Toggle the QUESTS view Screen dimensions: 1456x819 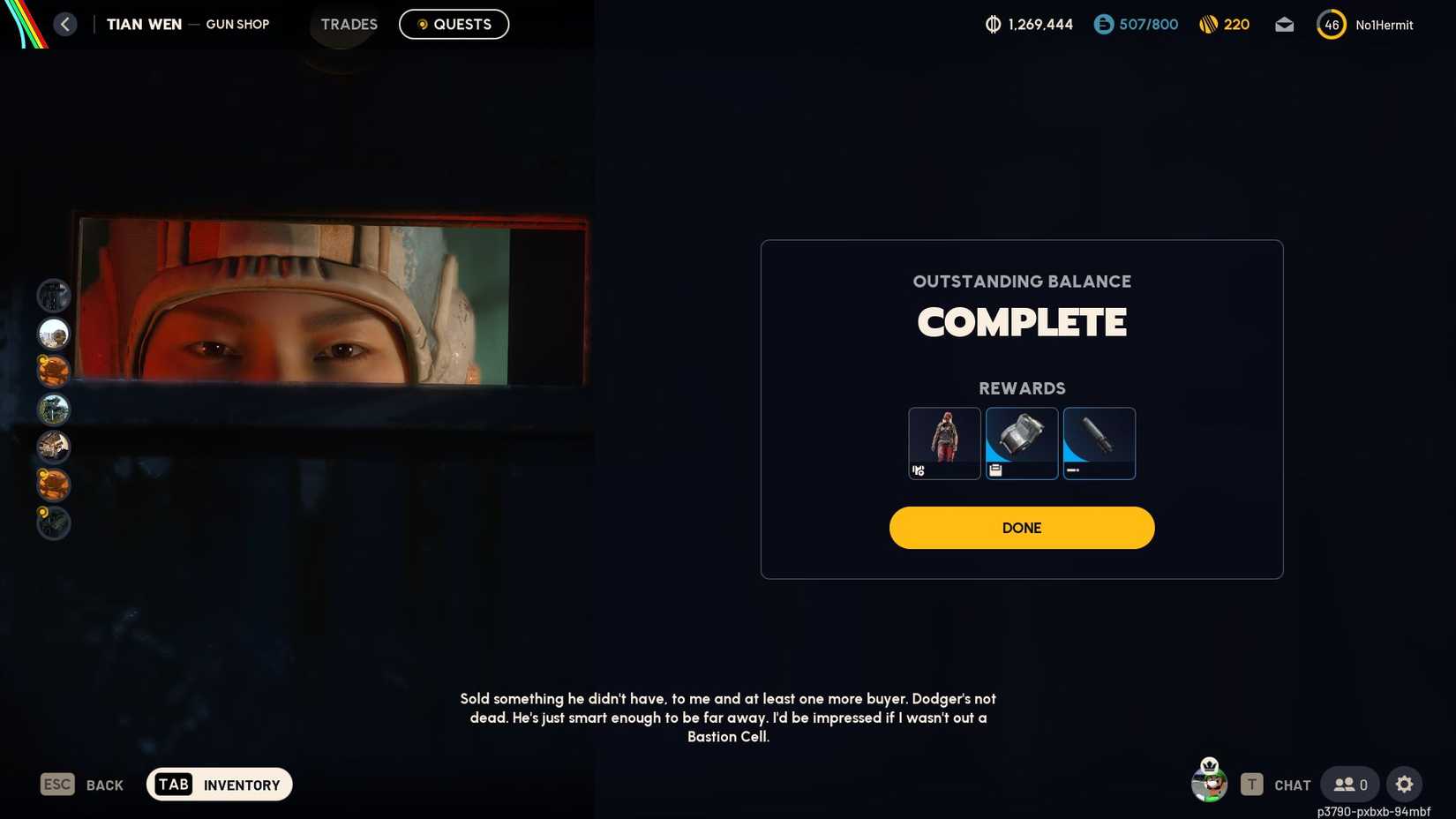coord(454,24)
